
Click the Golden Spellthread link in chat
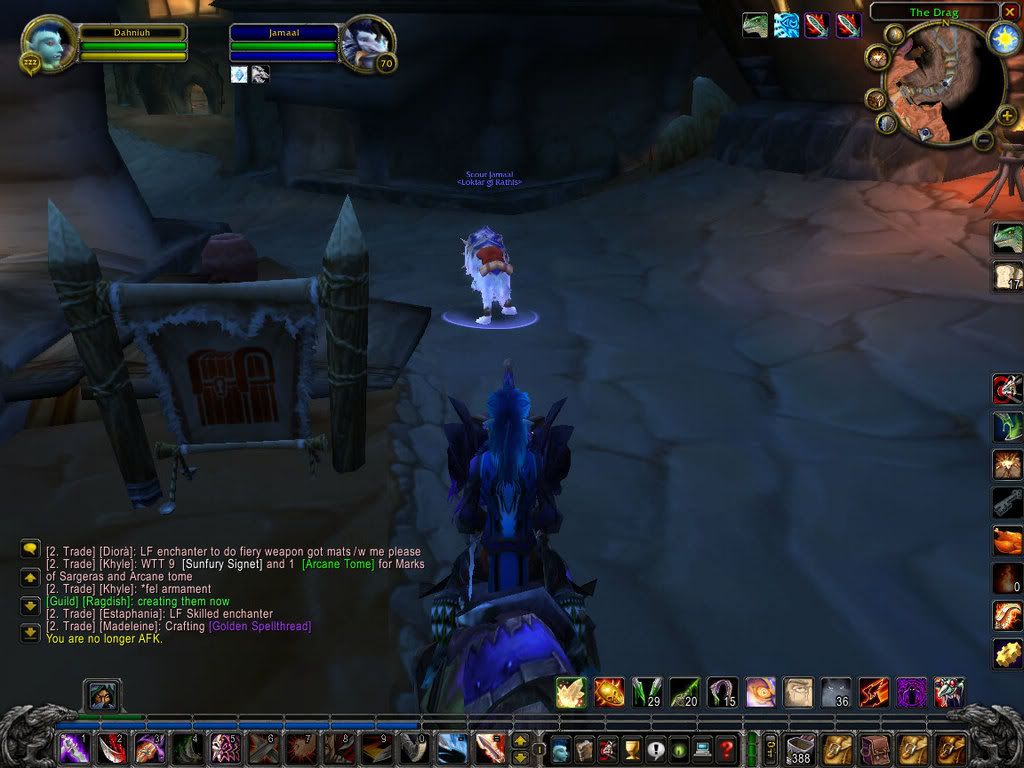pos(259,626)
